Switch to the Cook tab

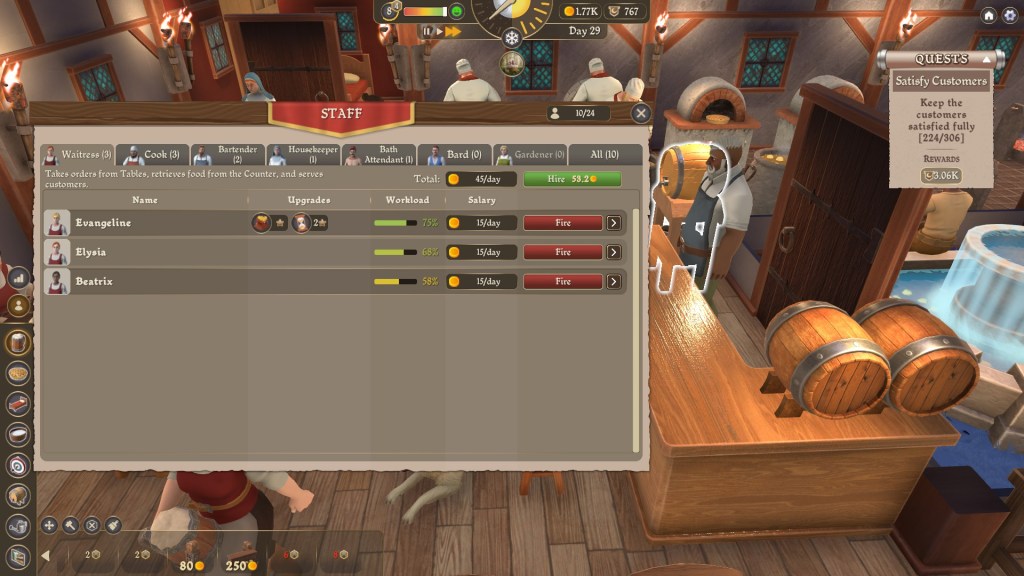153,155
